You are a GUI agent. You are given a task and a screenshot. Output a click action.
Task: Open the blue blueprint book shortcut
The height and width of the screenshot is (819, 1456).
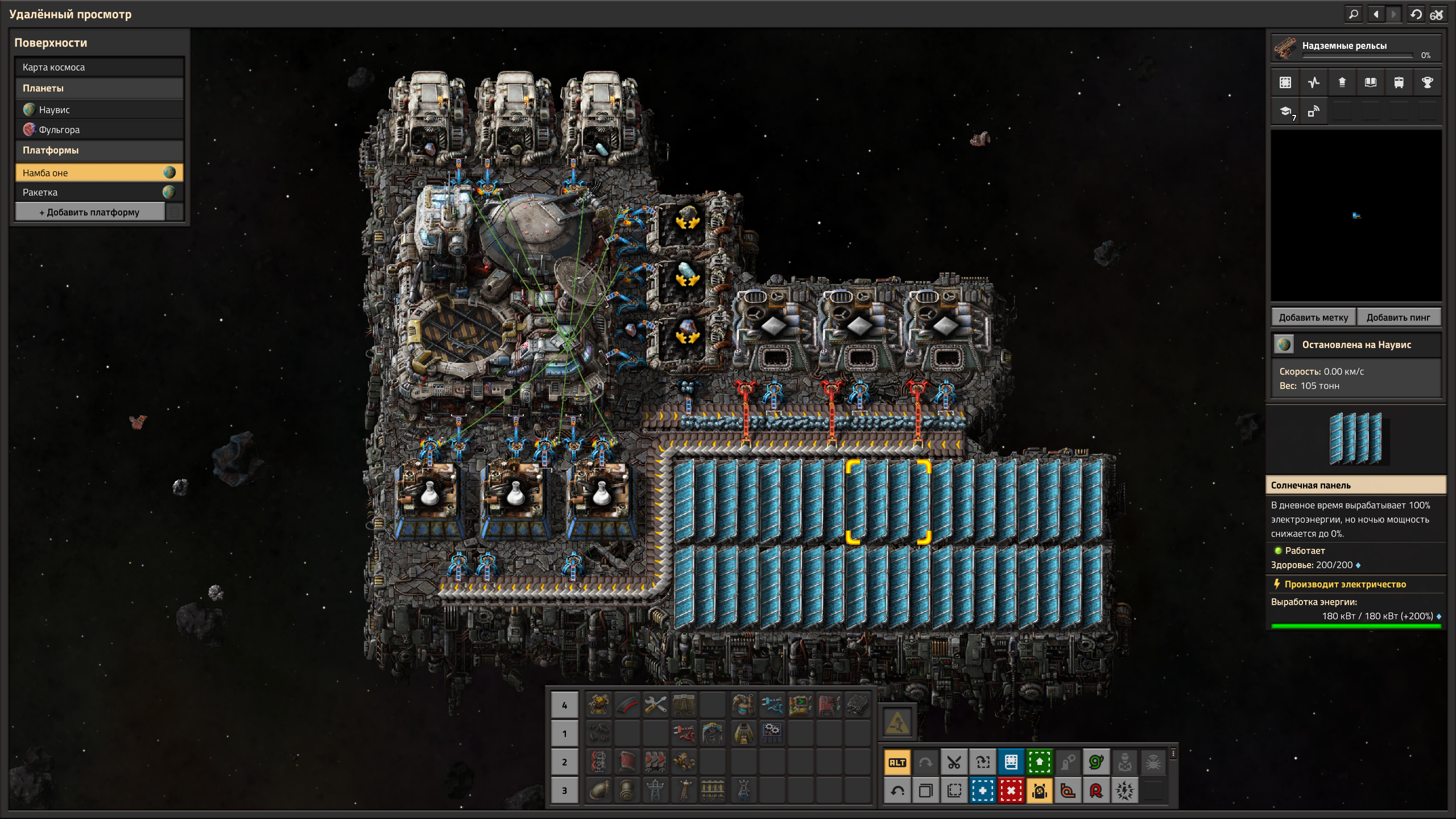[x=1011, y=763]
